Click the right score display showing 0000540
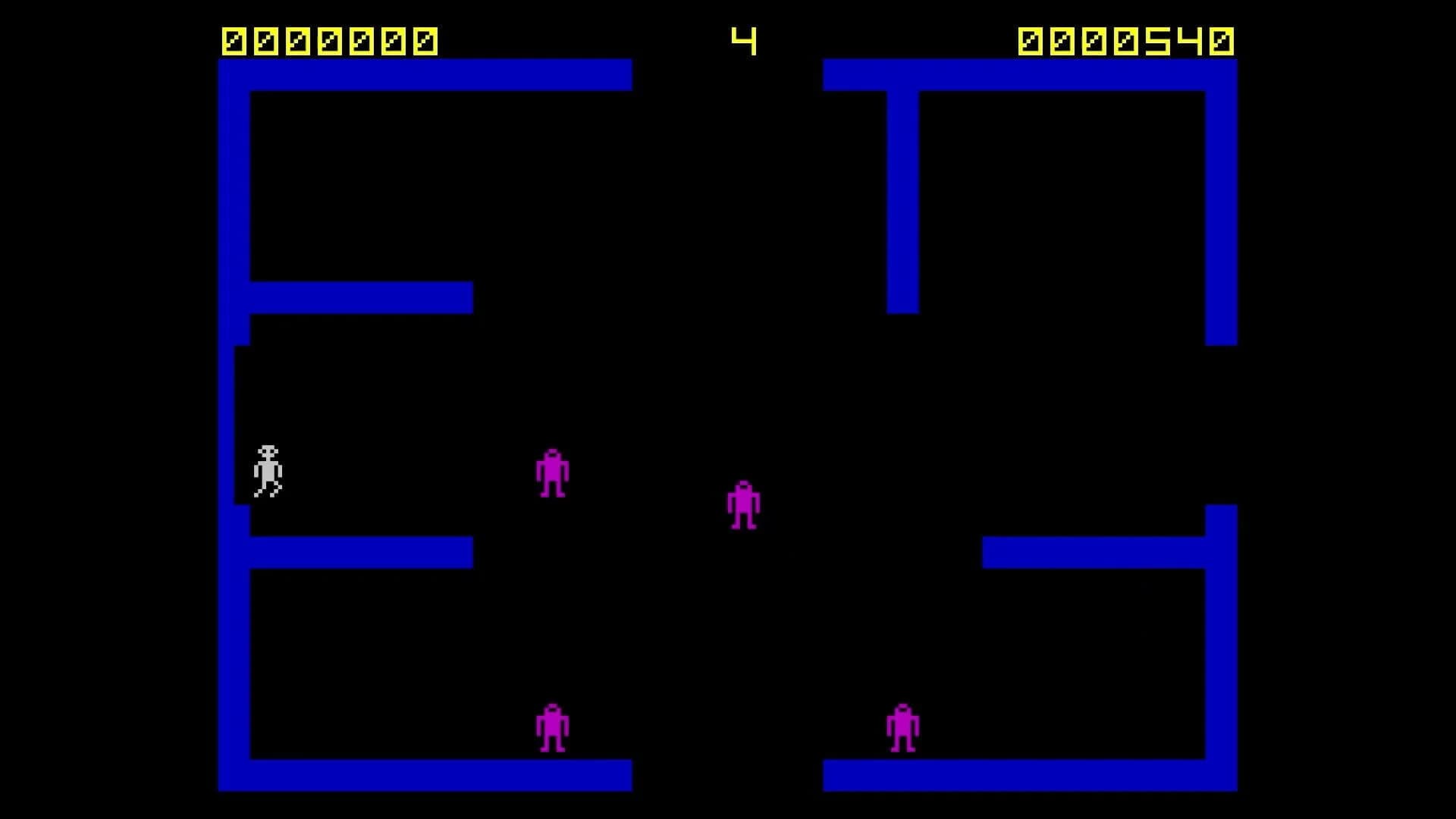The width and height of the screenshot is (1456, 819). click(x=1128, y=39)
